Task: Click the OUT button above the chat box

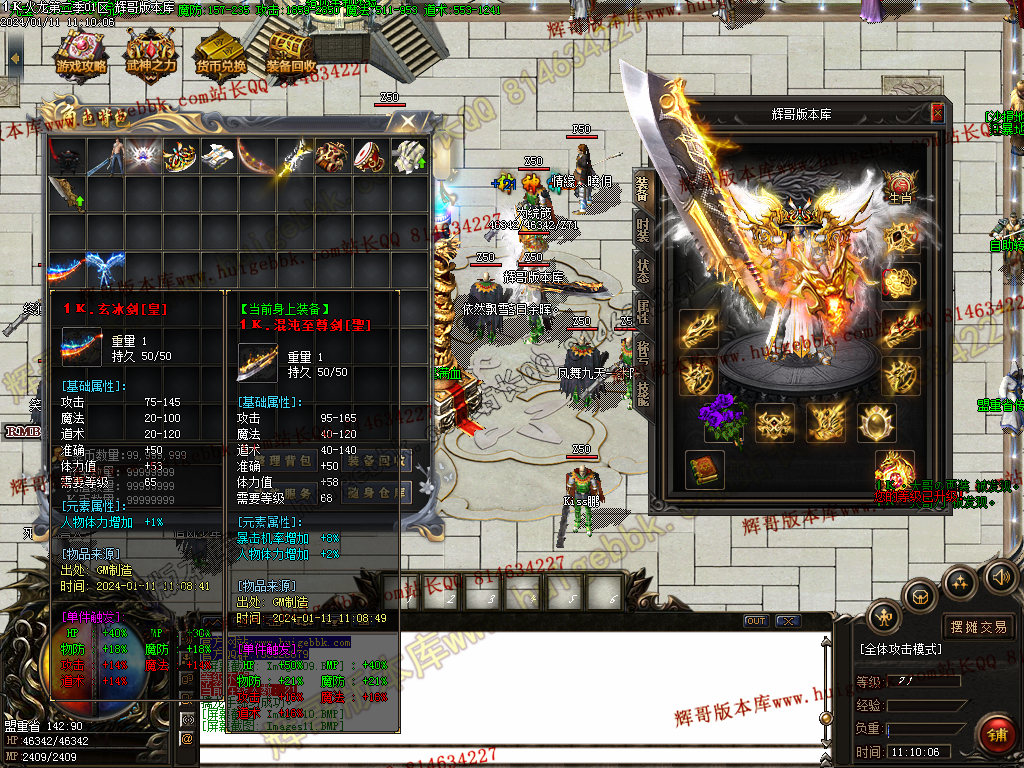Action: pyautogui.click(x=756, y=621)
